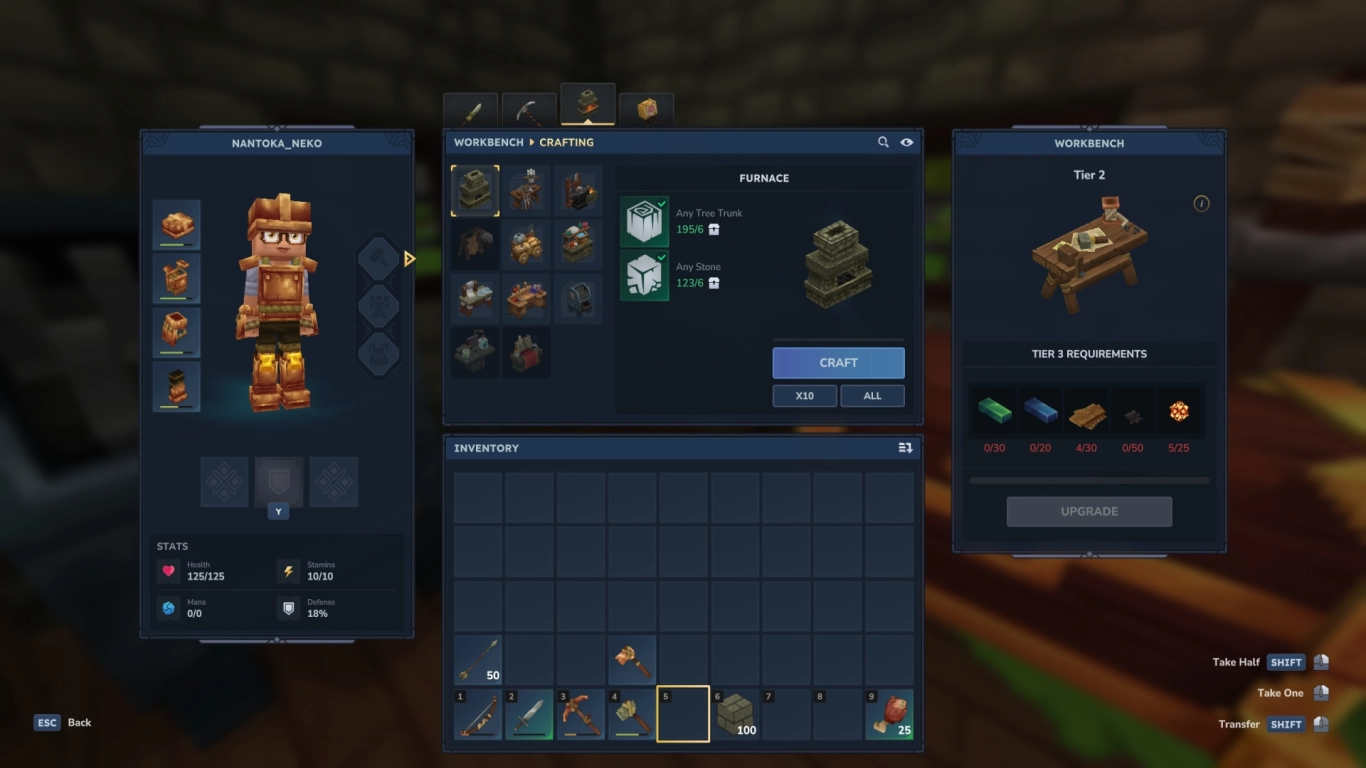Toggle pull-from-chest next to Any Tree Trunk count
This screenshot has width=1366, height=768.
coord(712,229)
